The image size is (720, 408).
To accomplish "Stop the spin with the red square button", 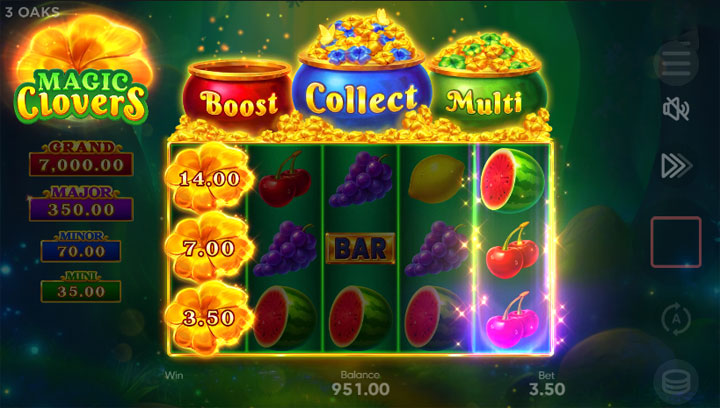I will (x=676, y=242).
